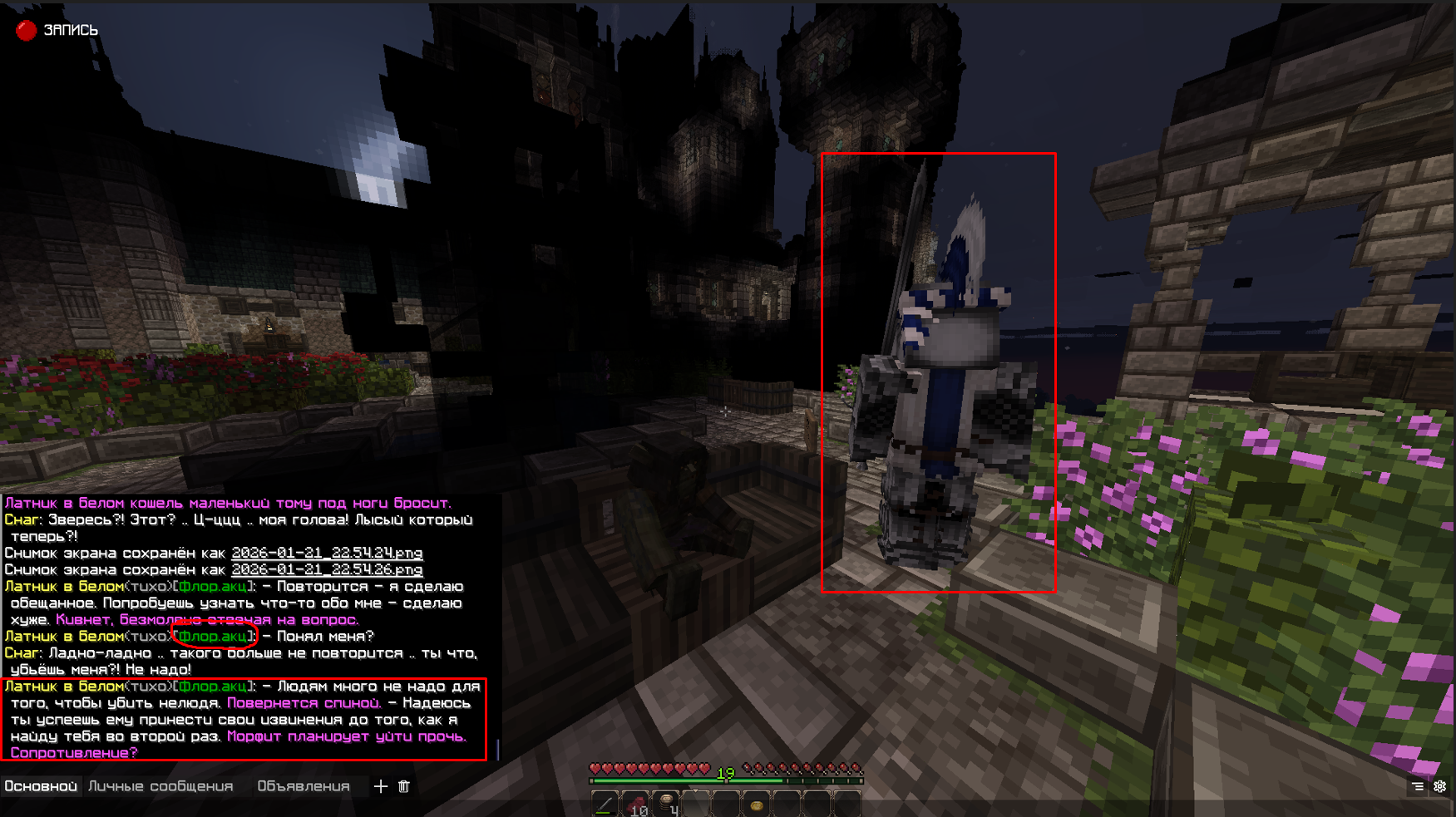Open the chat list hamburger icon
1456x817 pixels.
(1418, 786)
